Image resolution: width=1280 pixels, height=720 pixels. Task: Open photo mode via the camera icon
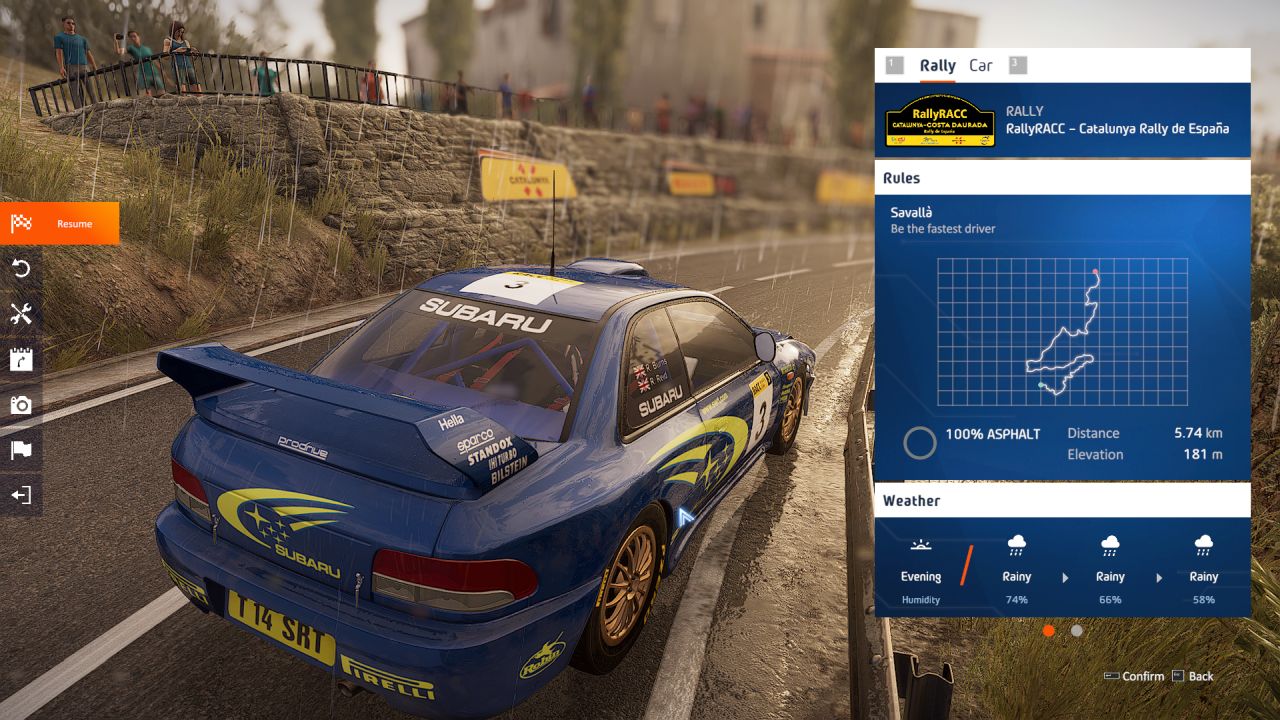[x=21, y=405]
